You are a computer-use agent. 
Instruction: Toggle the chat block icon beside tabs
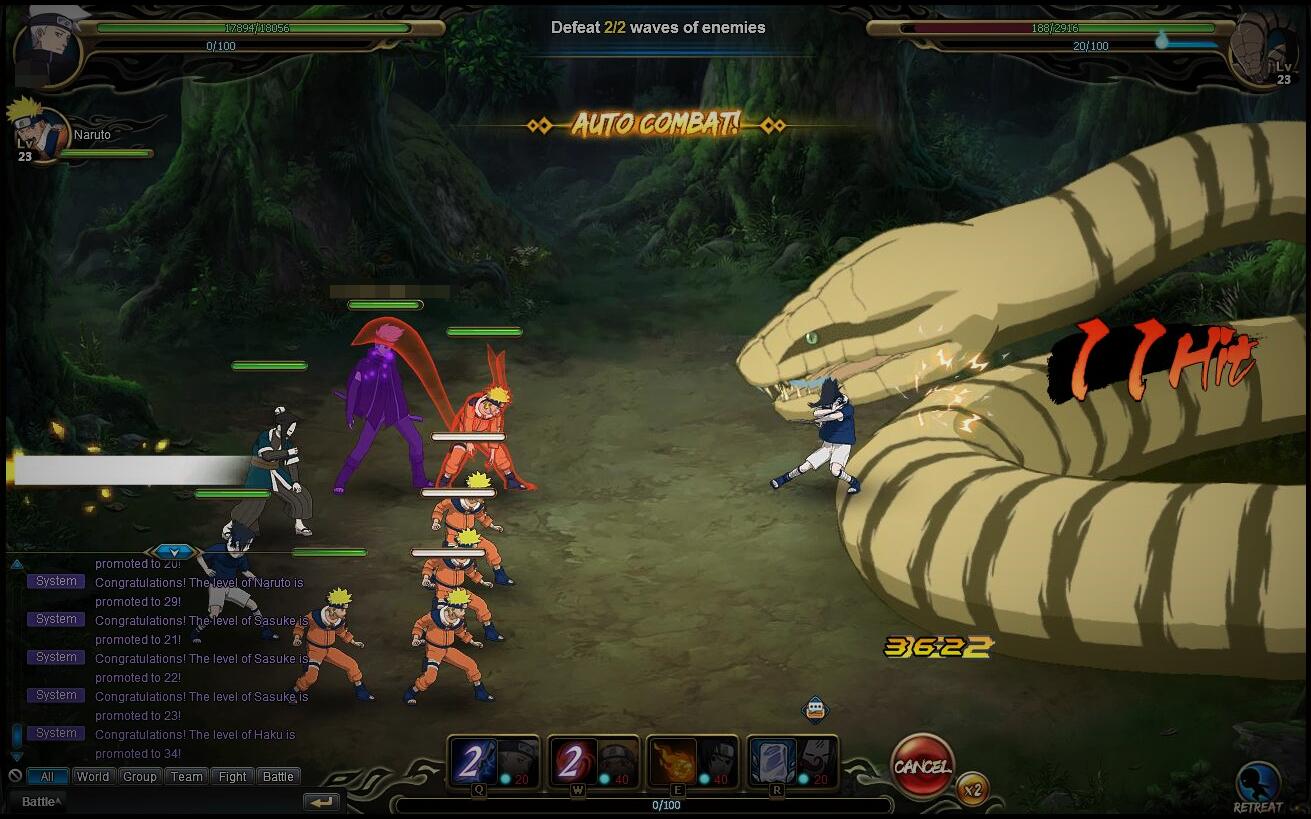click(x=15, y=776)
